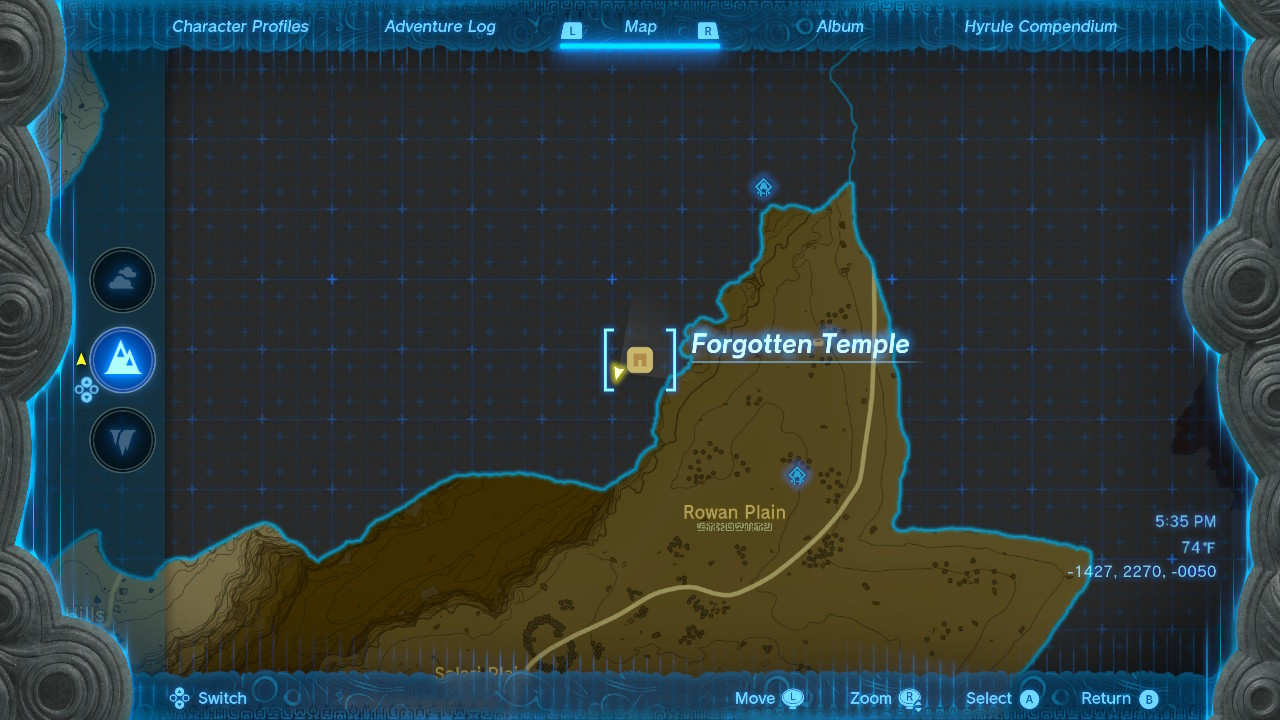The height and width of the screenshot is (720, 1280).
Task: Open the Character Profiles menu item
Action: pos(240,27)
